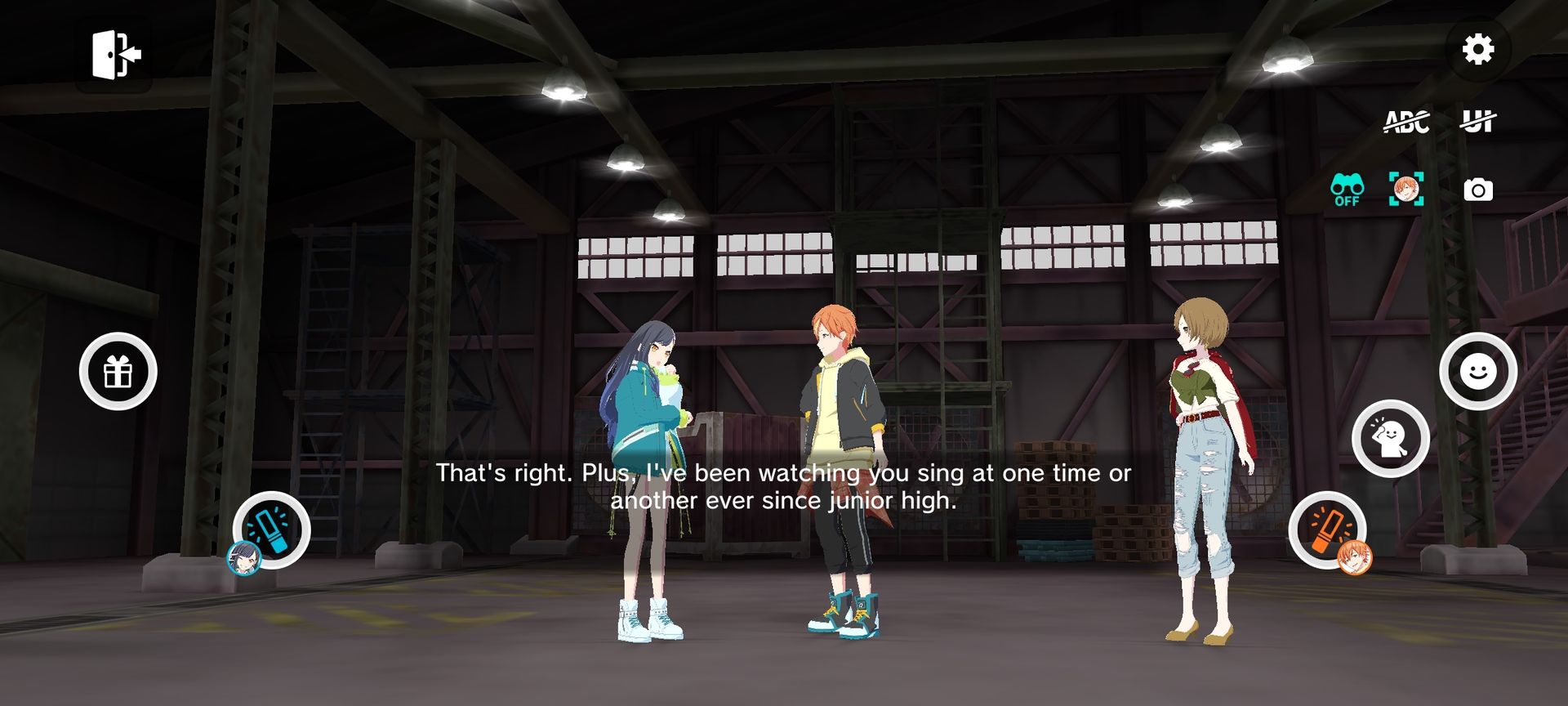Viewport: 1568px width, 706px height.
Task: Wave the orange penlight
Action: pyautogui.click(x=1327, y=529)
